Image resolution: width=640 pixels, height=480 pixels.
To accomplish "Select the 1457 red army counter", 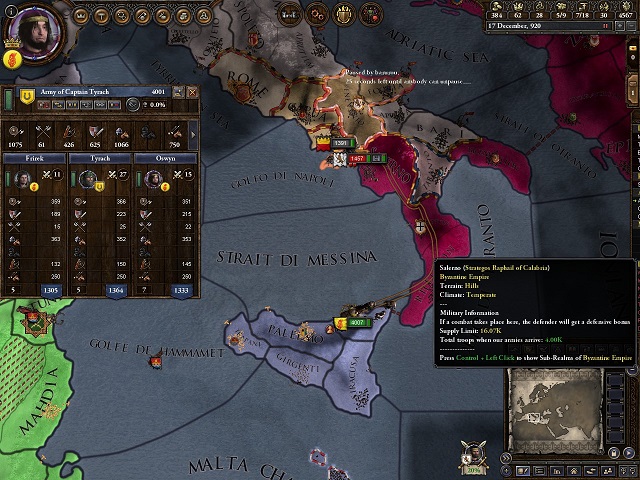I will [357, 158].
